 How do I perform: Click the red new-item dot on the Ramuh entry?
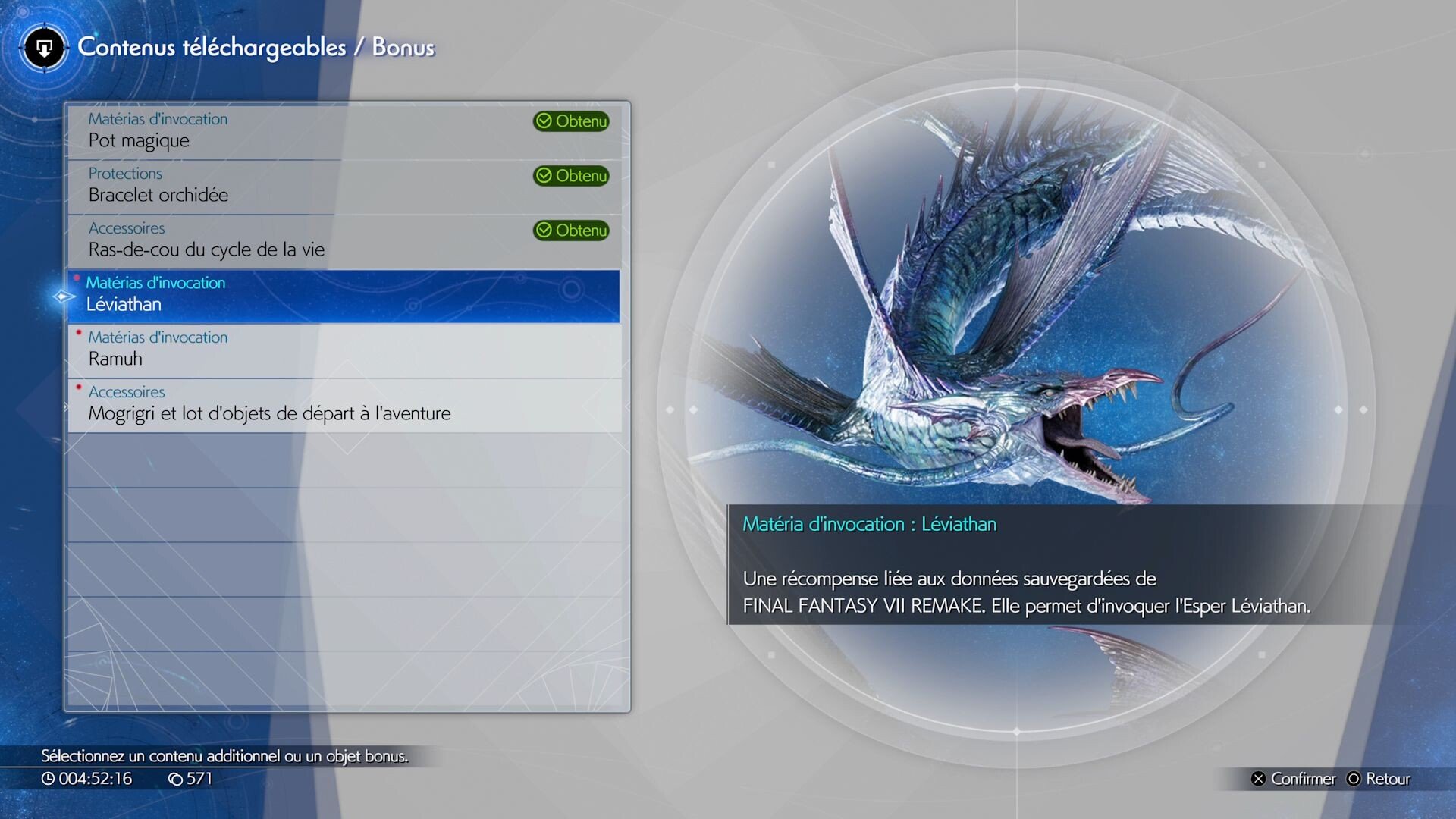pos(77,331)
